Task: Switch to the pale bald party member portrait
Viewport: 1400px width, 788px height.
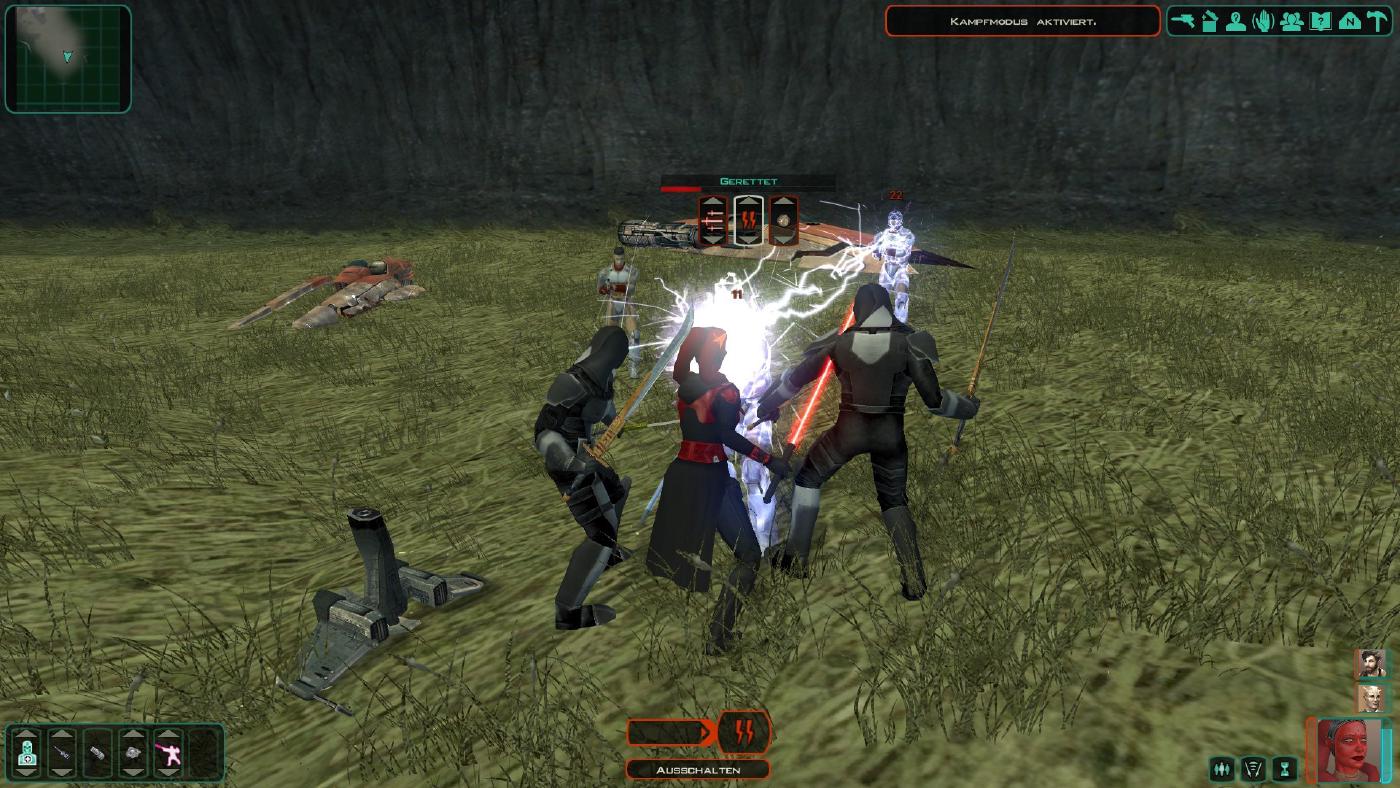Action: point(1370,698)
